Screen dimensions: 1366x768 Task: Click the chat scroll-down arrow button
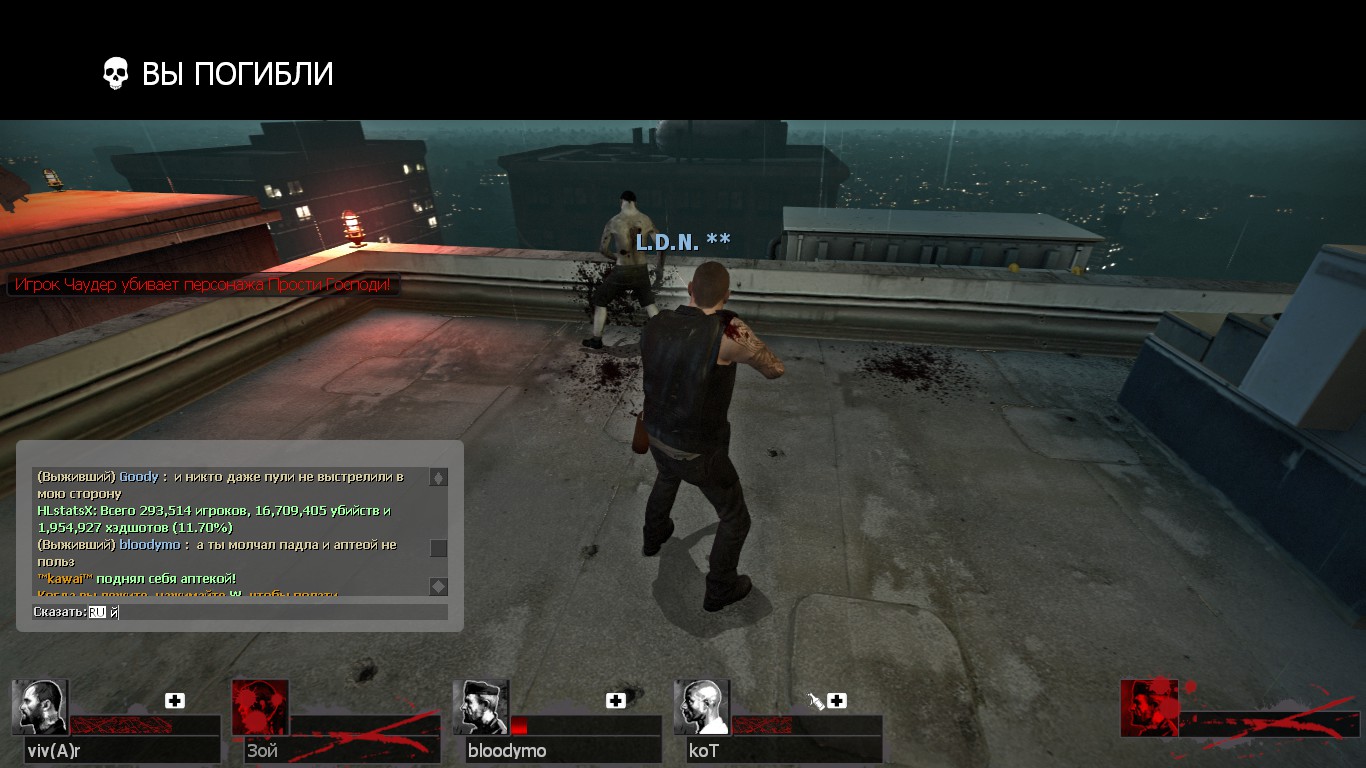pyautogui.click(x=438, y=586)
